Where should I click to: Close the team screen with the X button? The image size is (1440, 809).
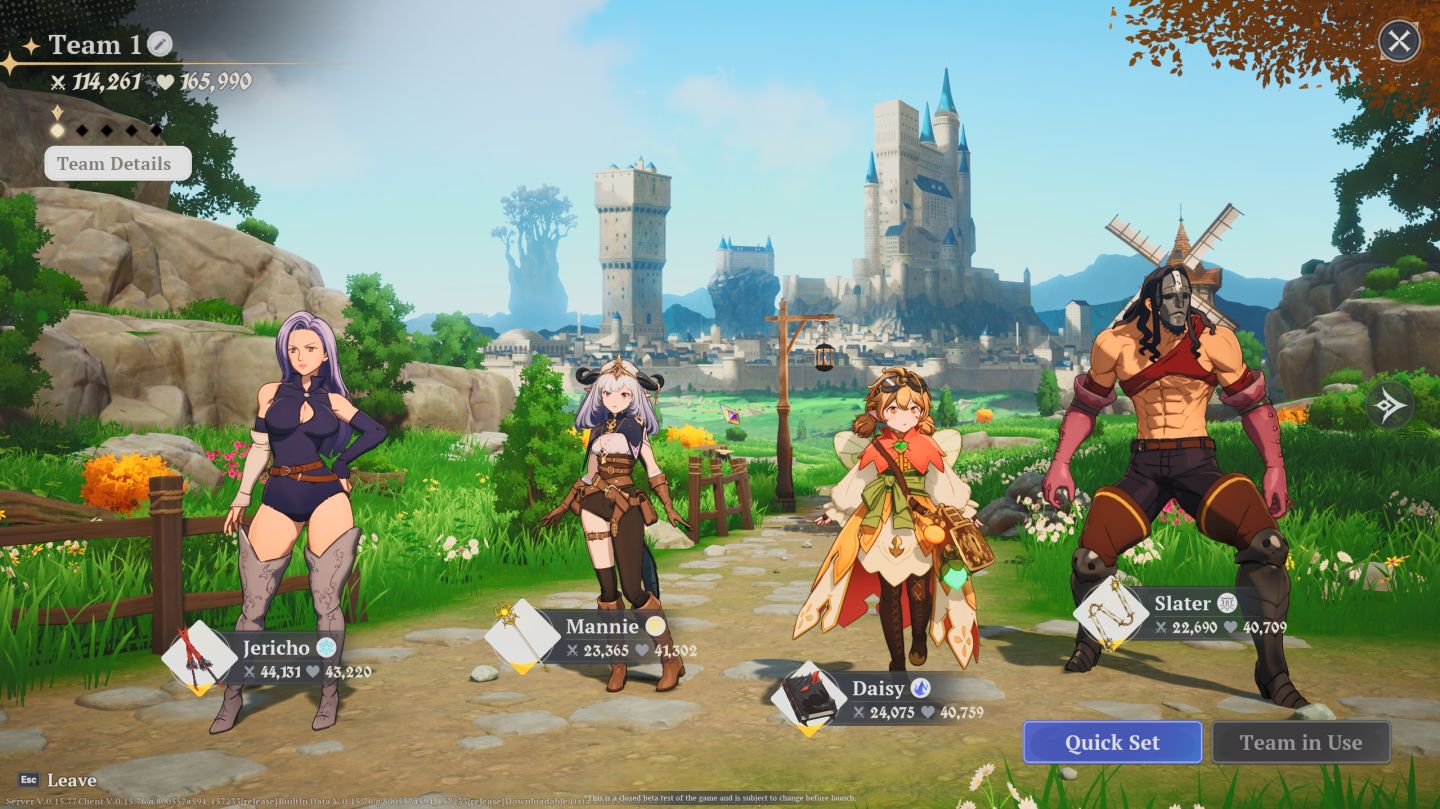pos(1398,42)
